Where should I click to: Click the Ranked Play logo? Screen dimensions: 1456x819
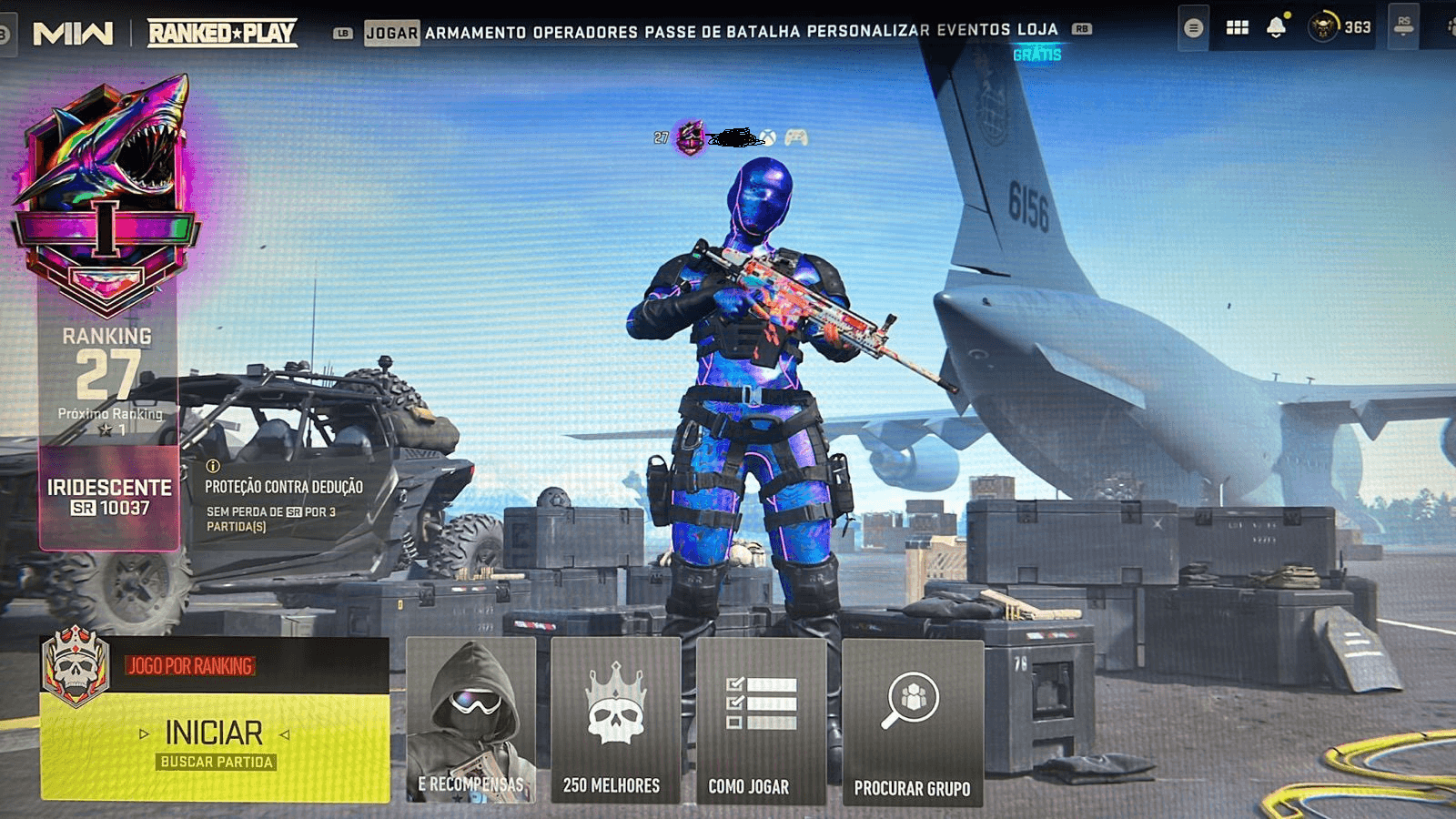(x=222, y=34)
